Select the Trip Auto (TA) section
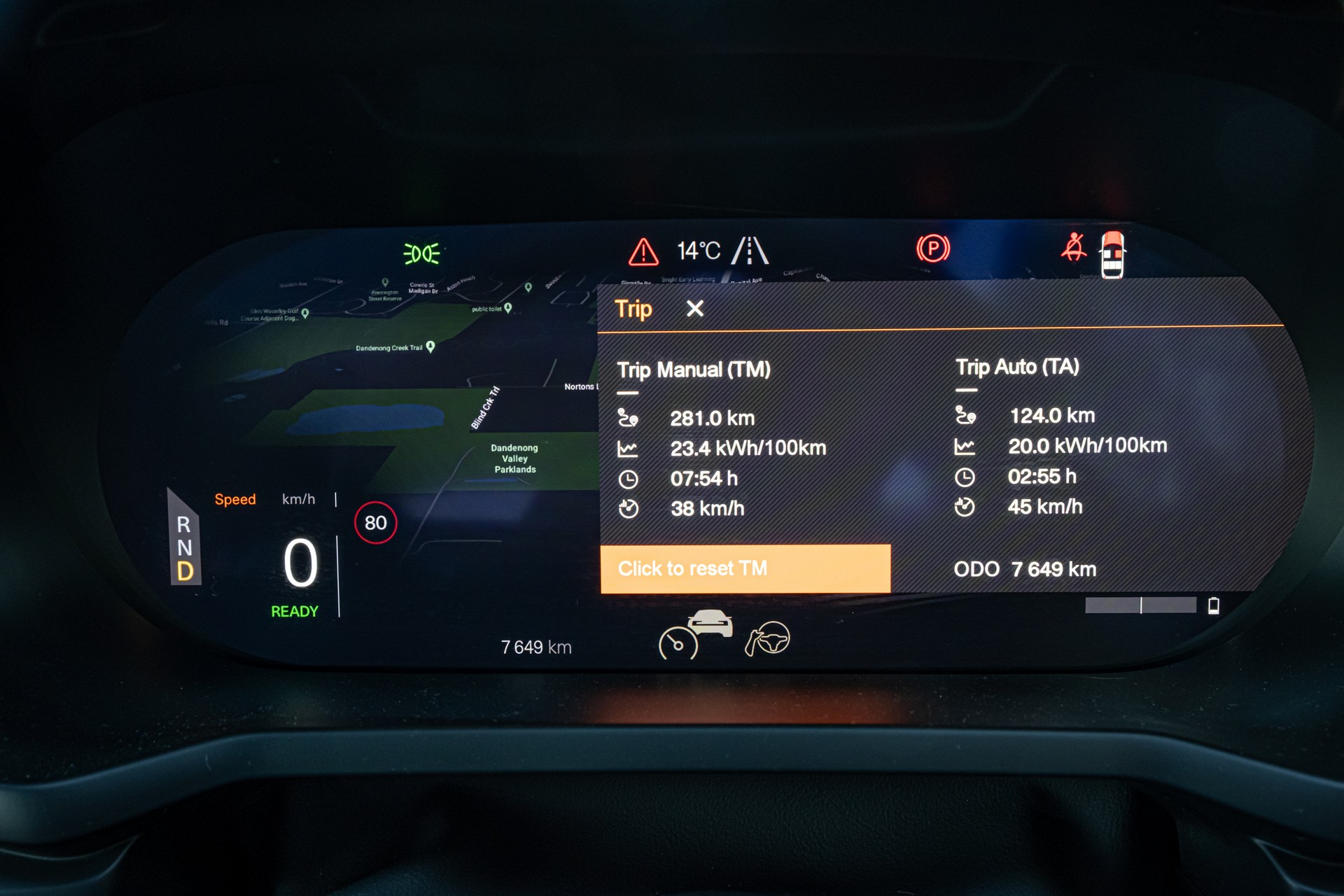This screenshot has height=896, width=1344. point(1017,367)
